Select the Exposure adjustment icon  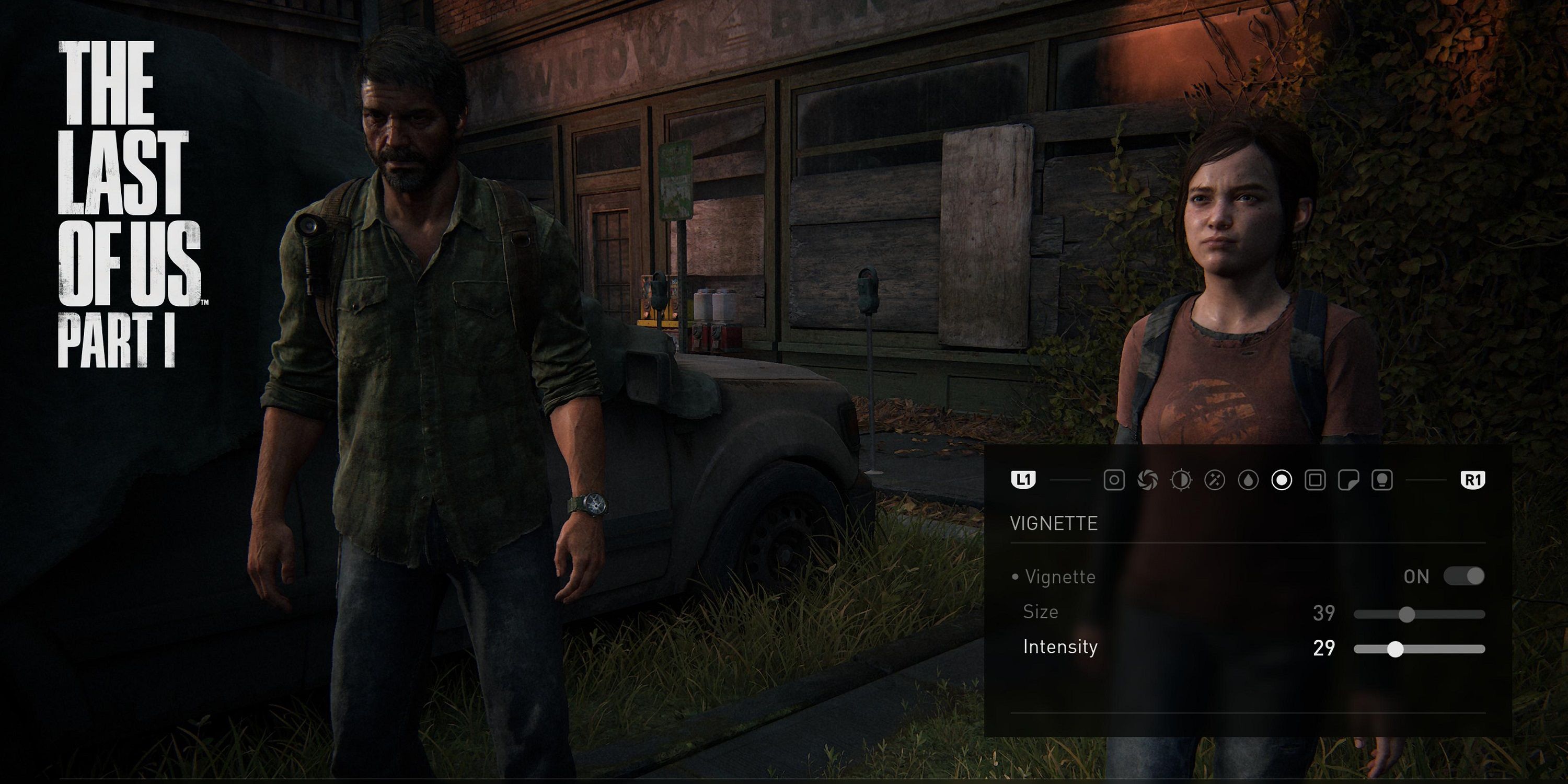click(x=1181, y=481)
